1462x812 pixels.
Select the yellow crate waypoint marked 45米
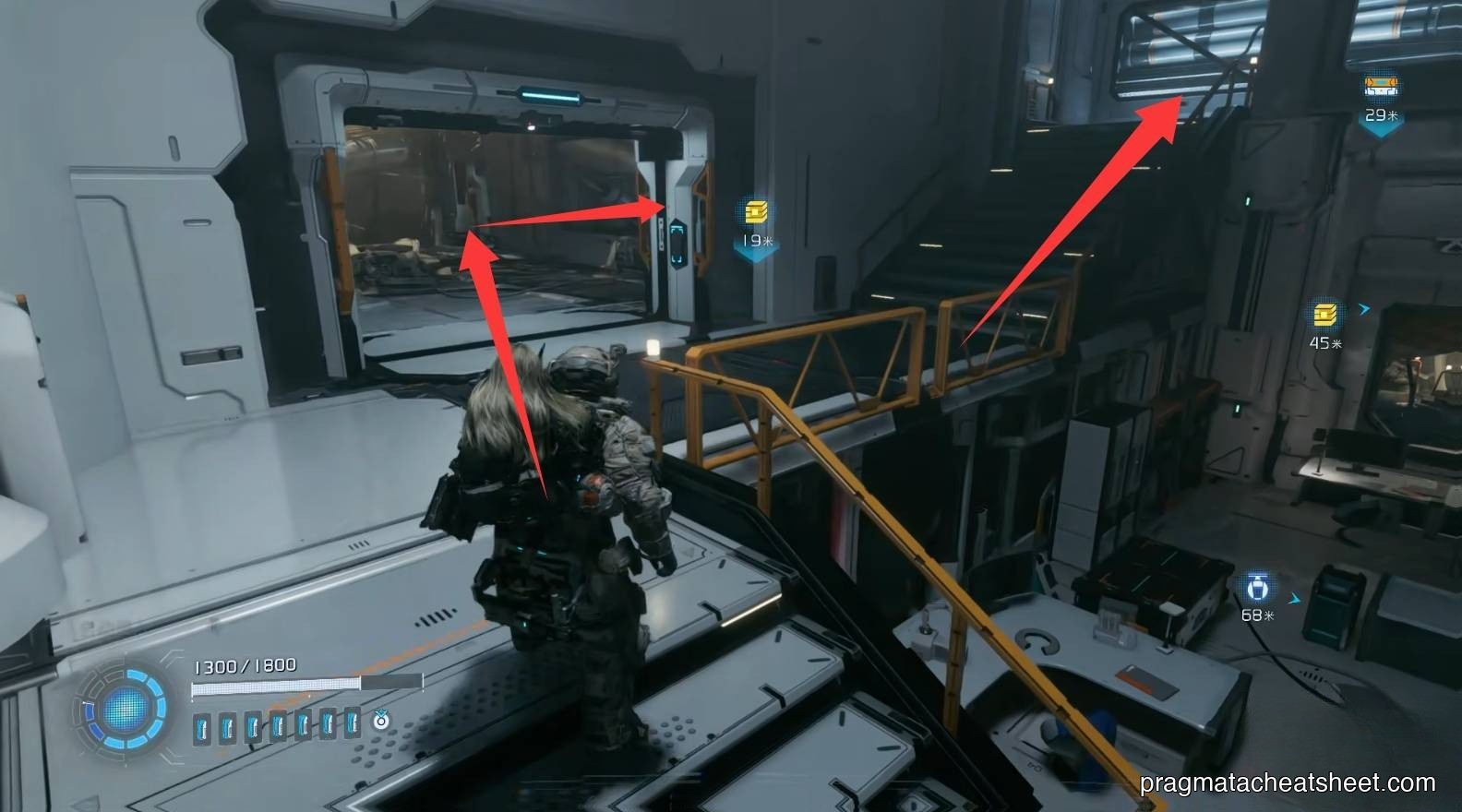click(x=1325, y=315)
